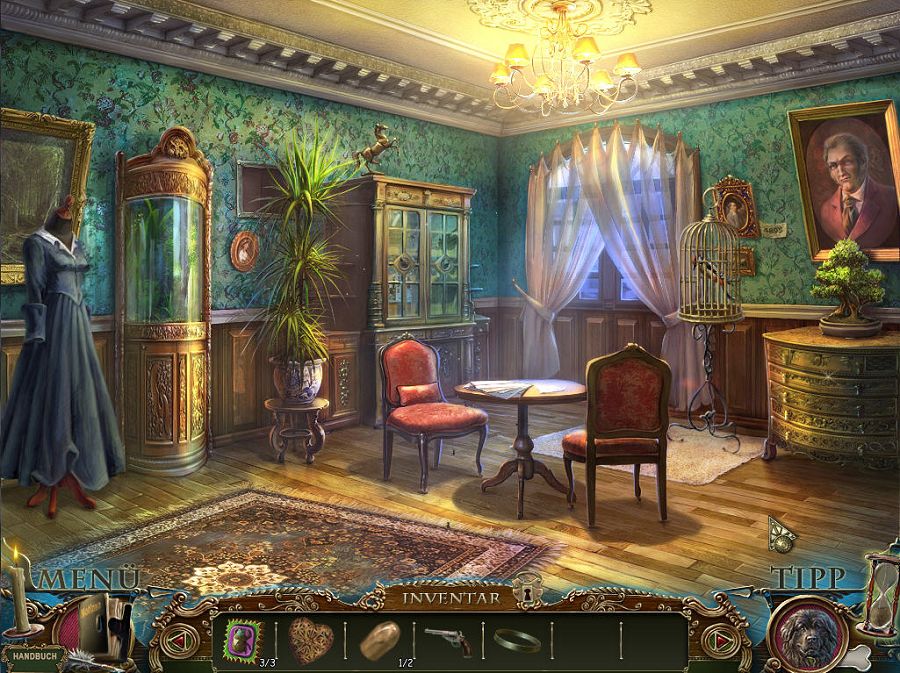Choose the bread loaf inventory item
The width and height of the screenshot is (900, 673).
point(380,637)
